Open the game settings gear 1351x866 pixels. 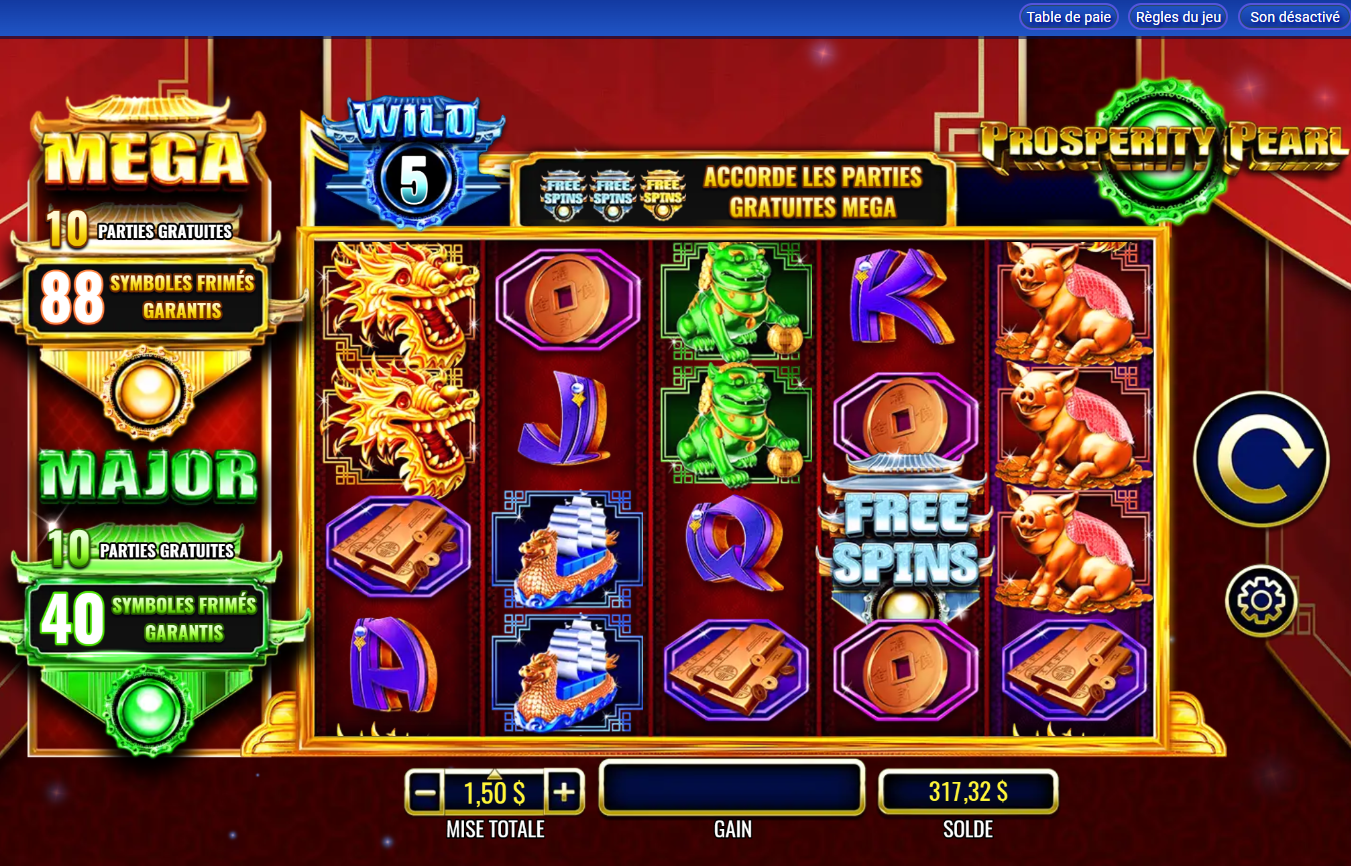coord(1261,600)
